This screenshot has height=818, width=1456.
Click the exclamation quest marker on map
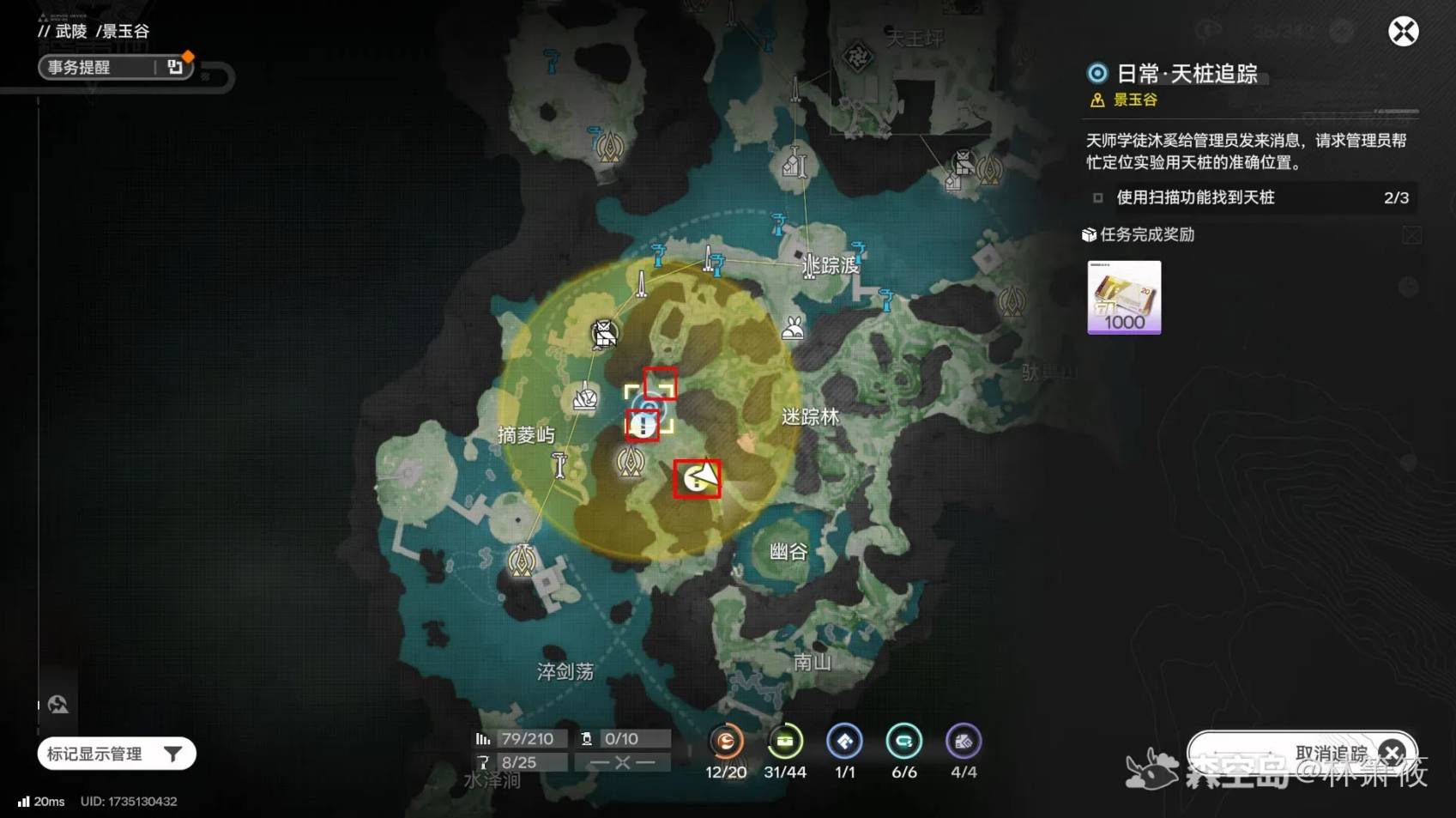click(x=643, y=426)
